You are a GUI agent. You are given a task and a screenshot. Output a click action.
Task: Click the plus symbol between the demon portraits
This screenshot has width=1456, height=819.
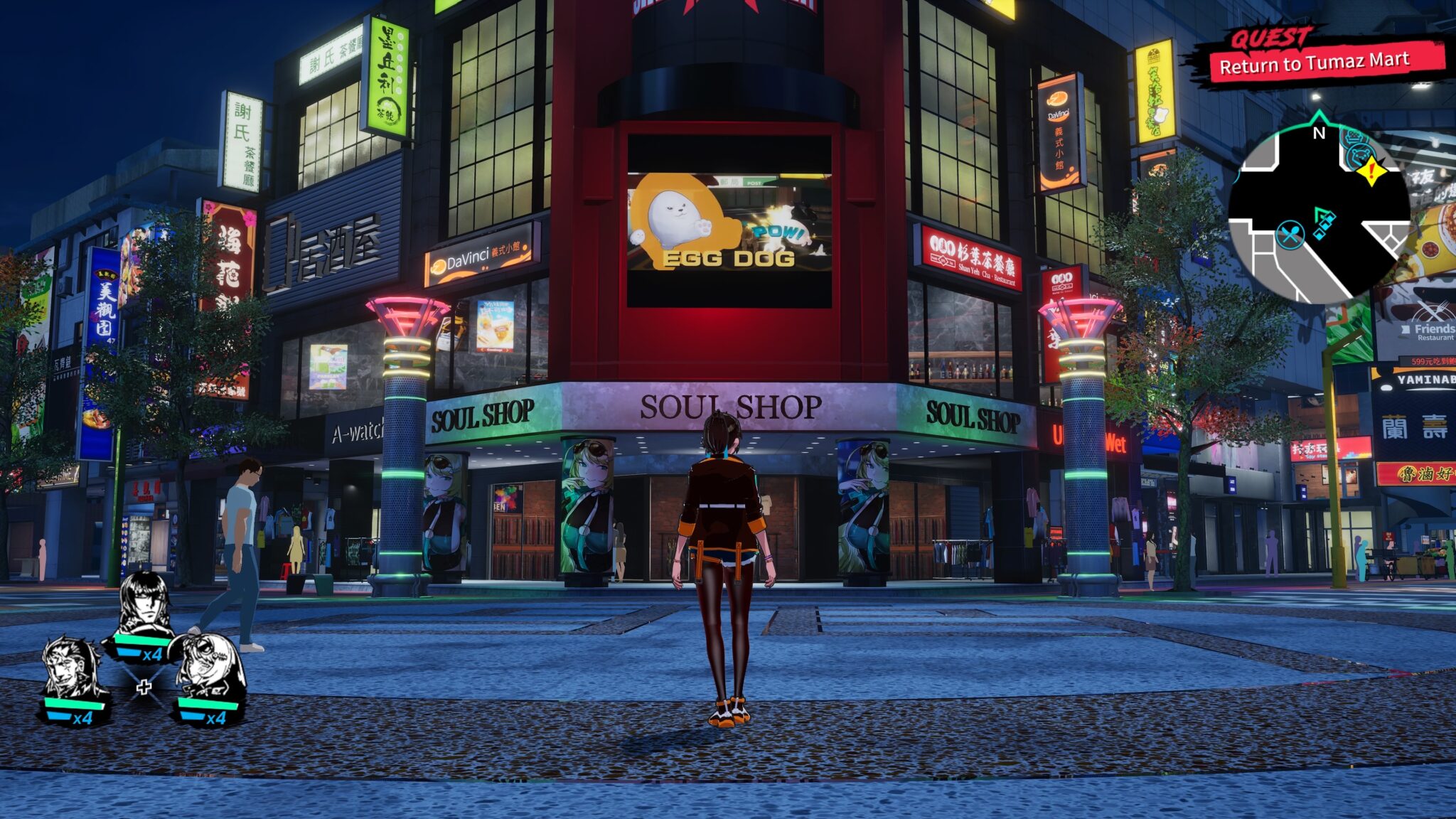145,687
